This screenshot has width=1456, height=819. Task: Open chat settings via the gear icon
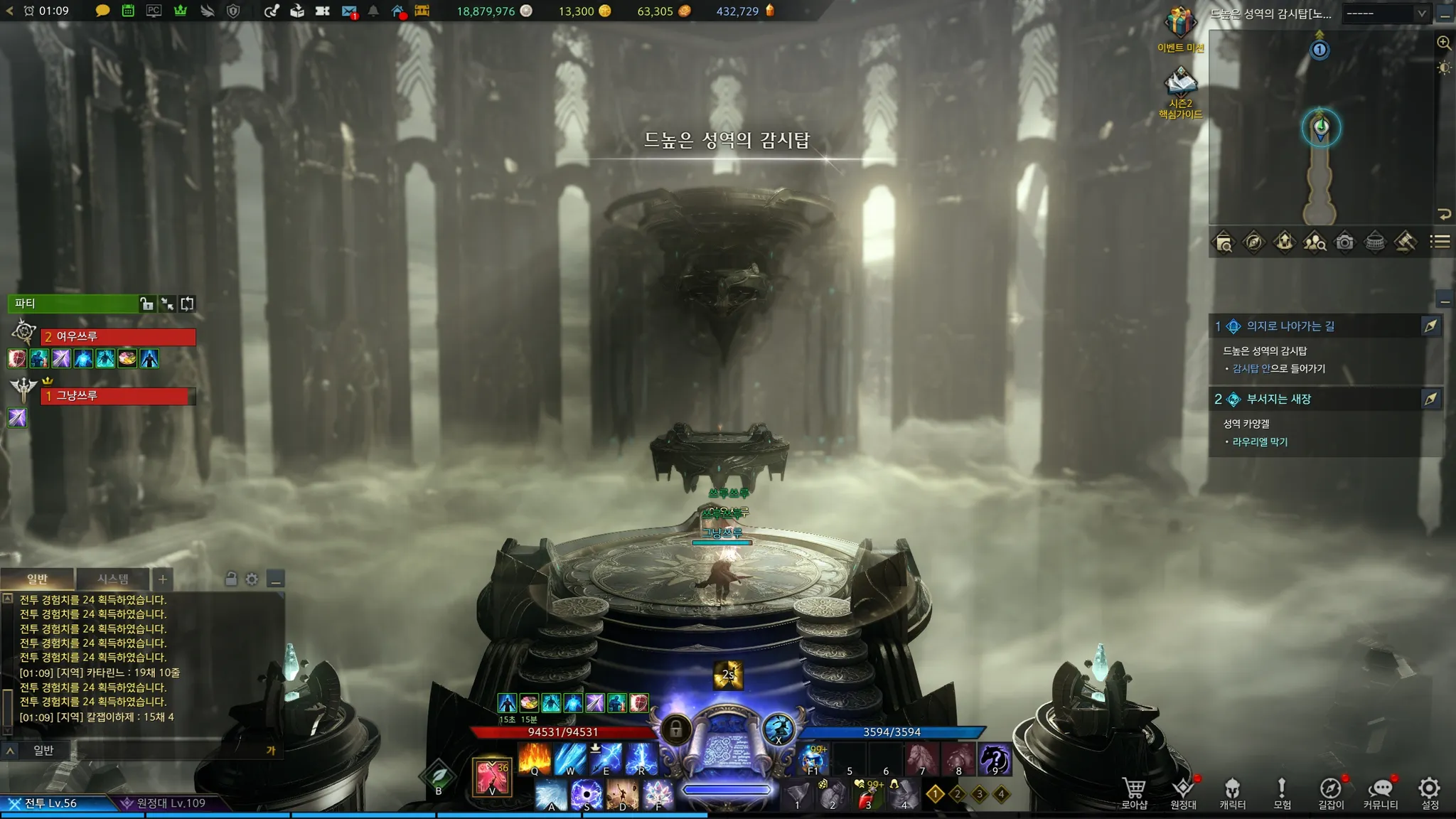tap(252, 579)
